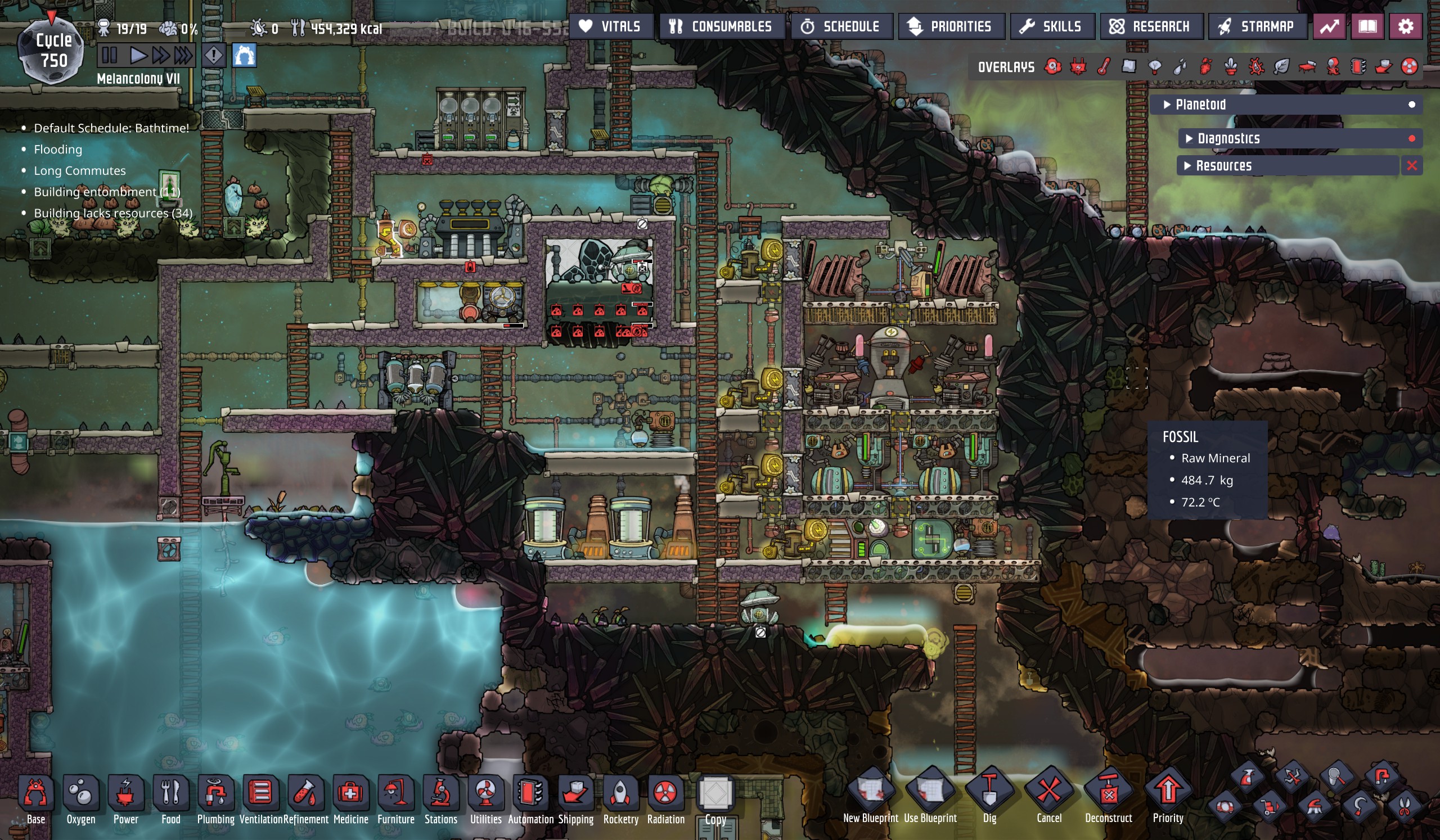The width and height of the screenshot is (1440, 840).
Task: Open the Consumables screen
Action: [721, 26]
